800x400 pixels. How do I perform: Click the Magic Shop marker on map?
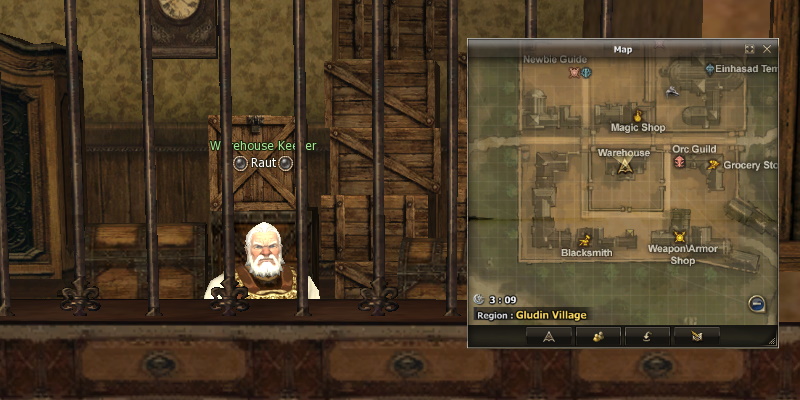637,116
